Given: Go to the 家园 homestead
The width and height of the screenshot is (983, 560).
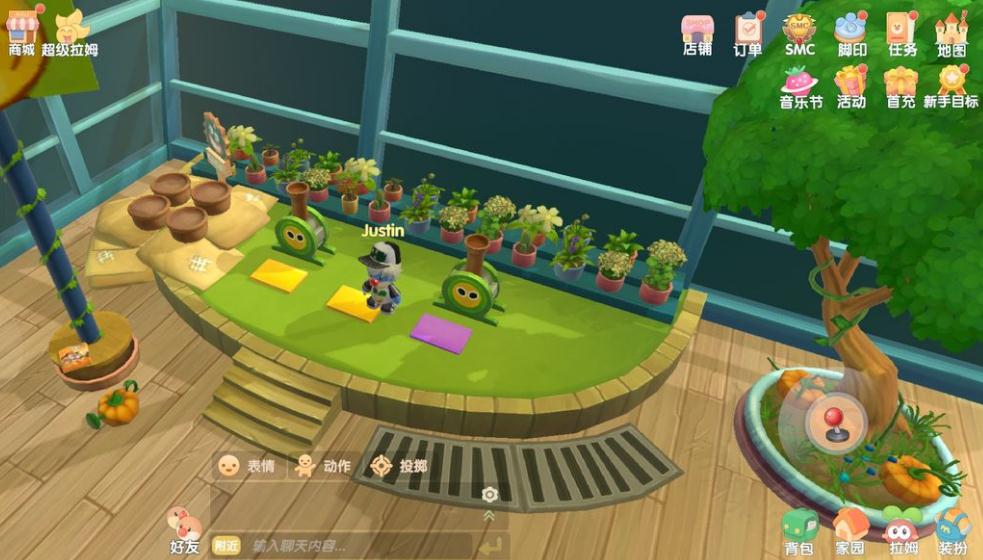Looking at the screenshot, I should pyautogui.click(x=850, y=532).
